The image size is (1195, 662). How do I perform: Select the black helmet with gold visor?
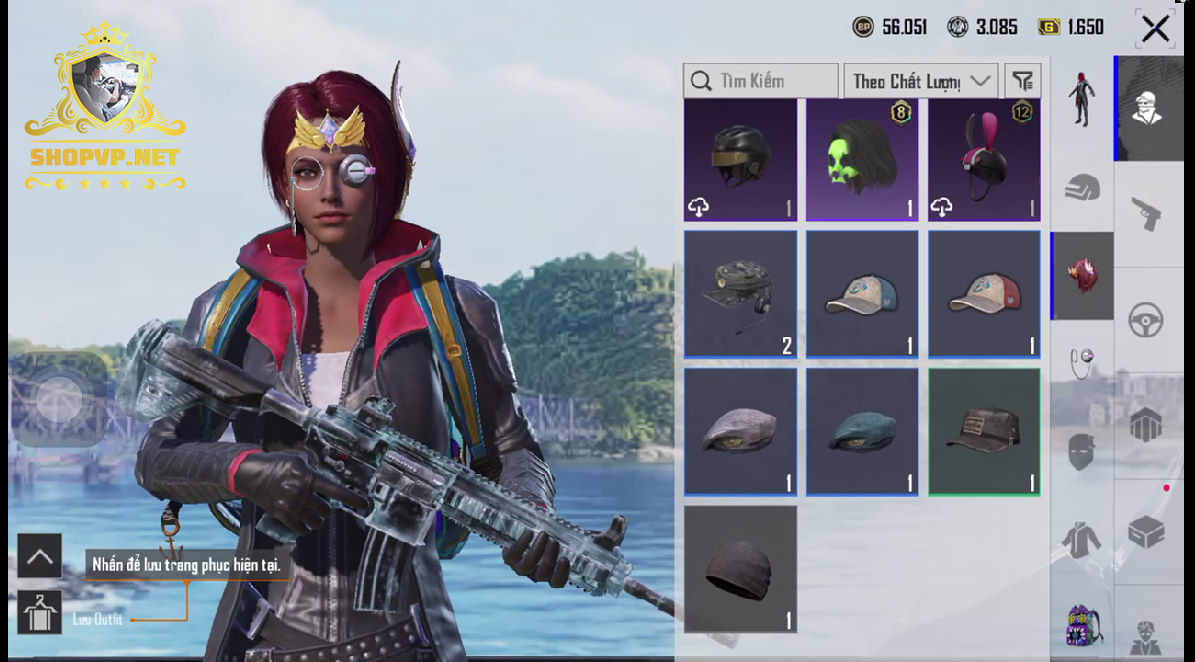[x=740, y=160]
